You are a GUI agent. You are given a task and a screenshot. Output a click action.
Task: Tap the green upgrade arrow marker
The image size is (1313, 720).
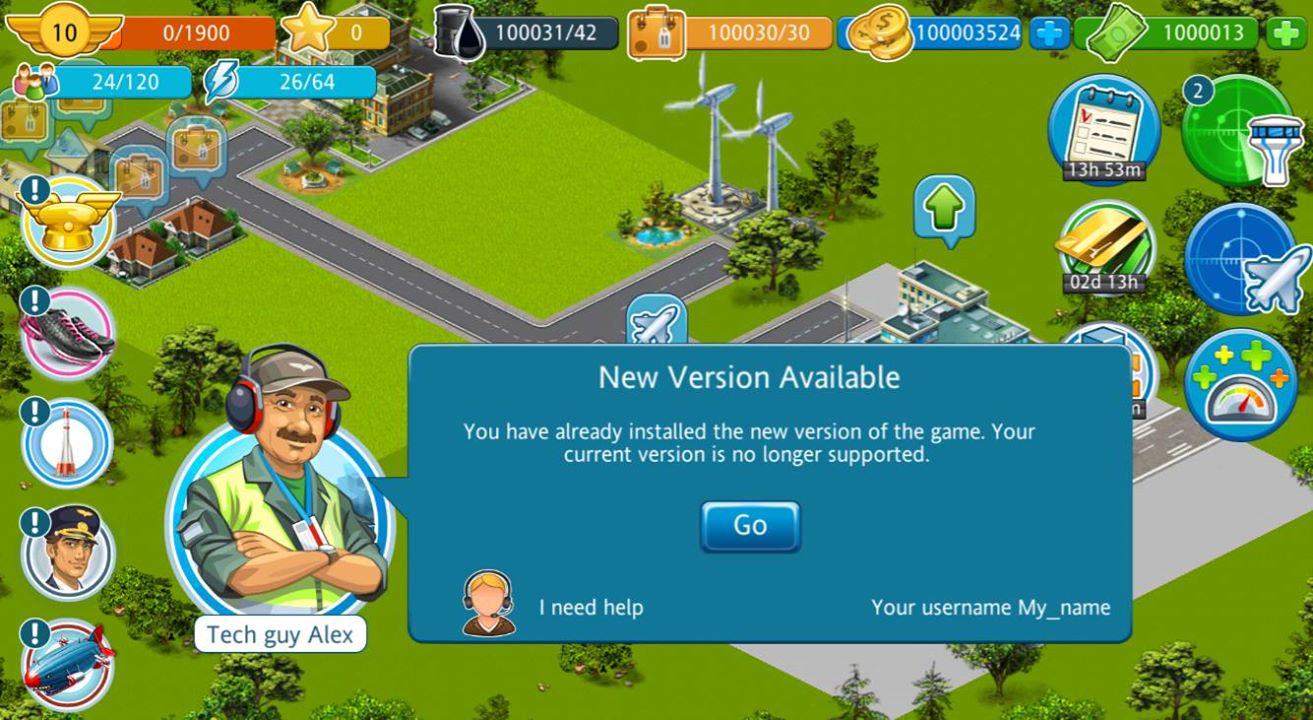943,209
